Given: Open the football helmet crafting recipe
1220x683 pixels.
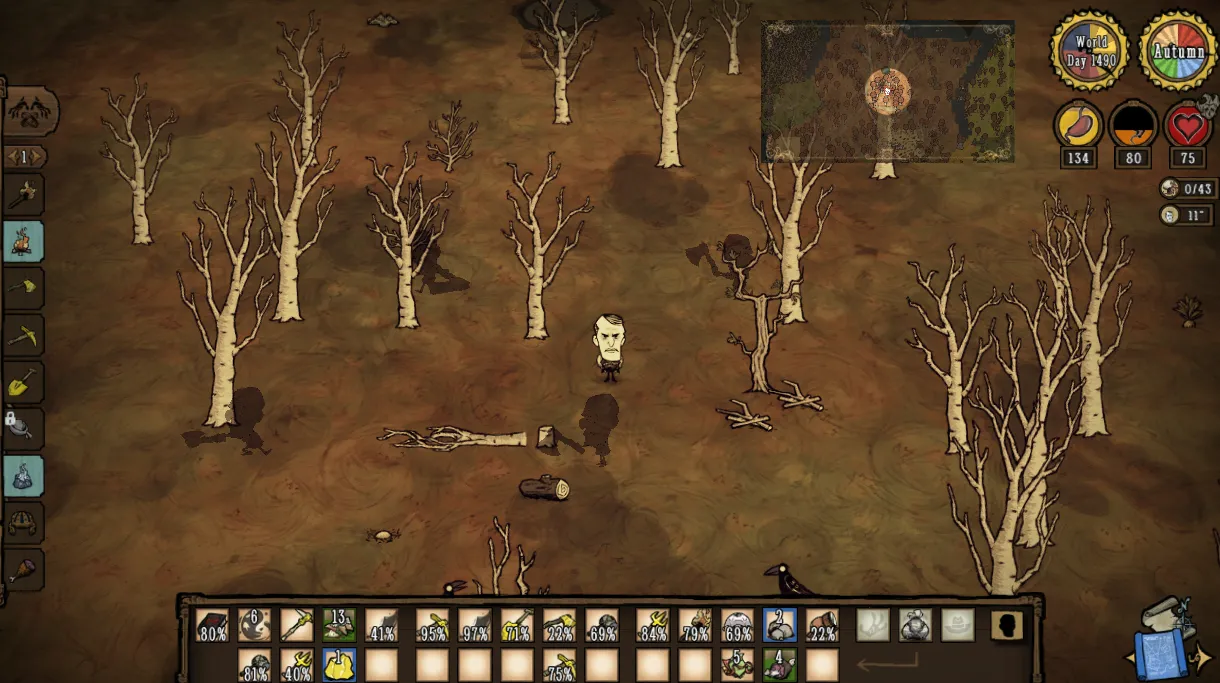Looking at the screenshot, I should 23,522.
